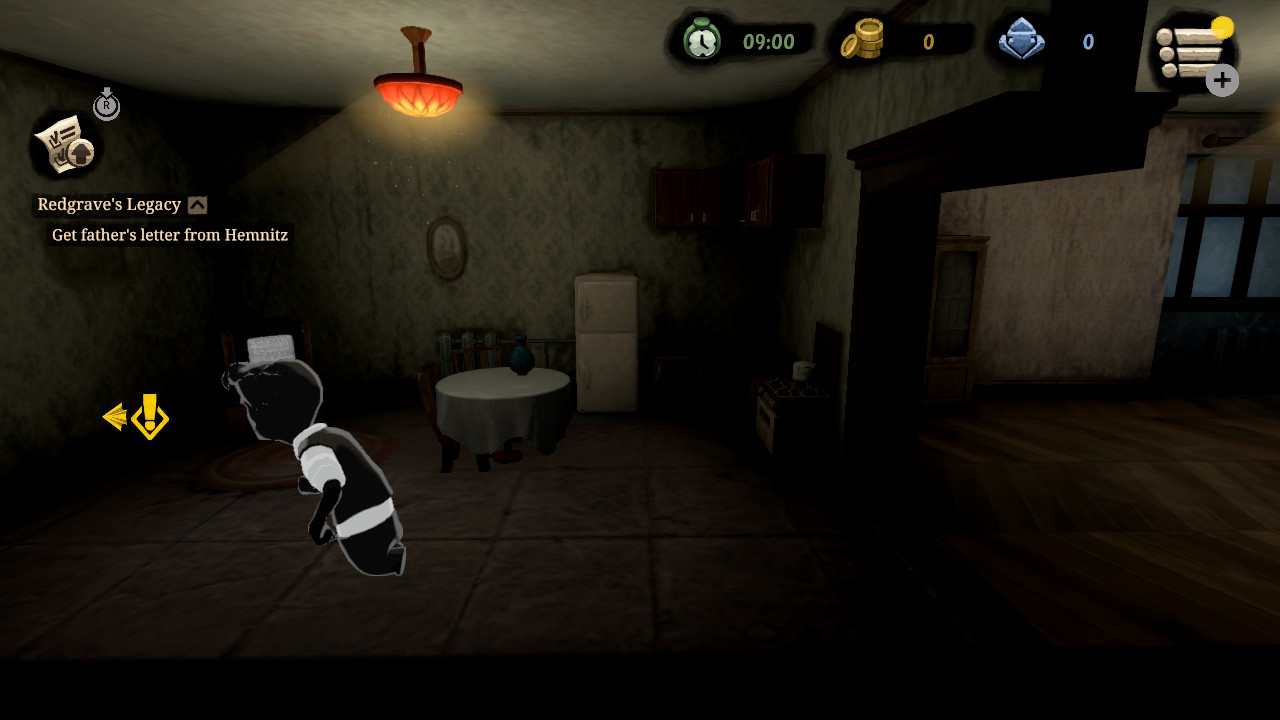Select the Redgrave's Legacy quest title

point(108,204)
